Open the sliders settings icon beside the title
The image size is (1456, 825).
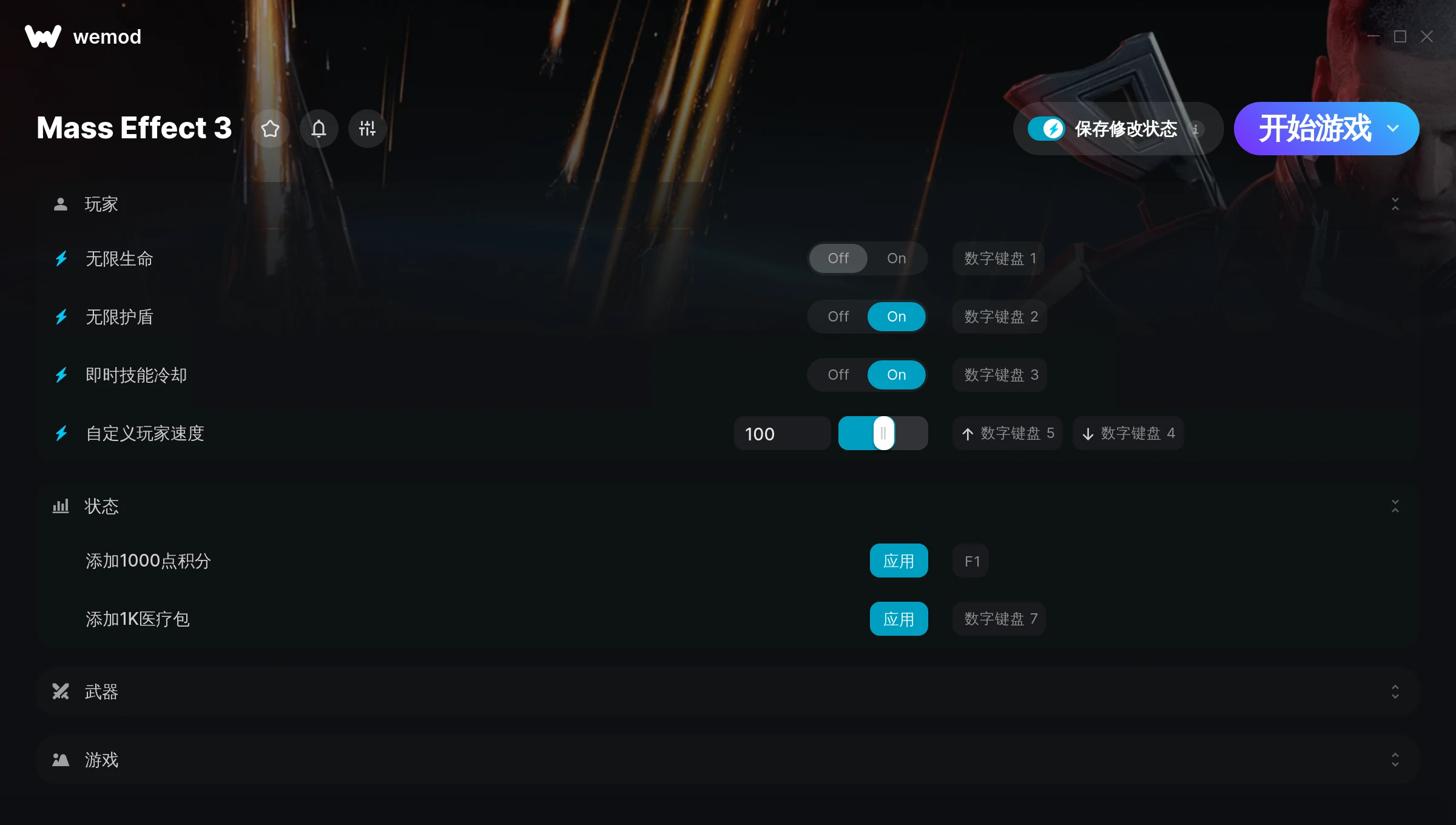(367, 129)
